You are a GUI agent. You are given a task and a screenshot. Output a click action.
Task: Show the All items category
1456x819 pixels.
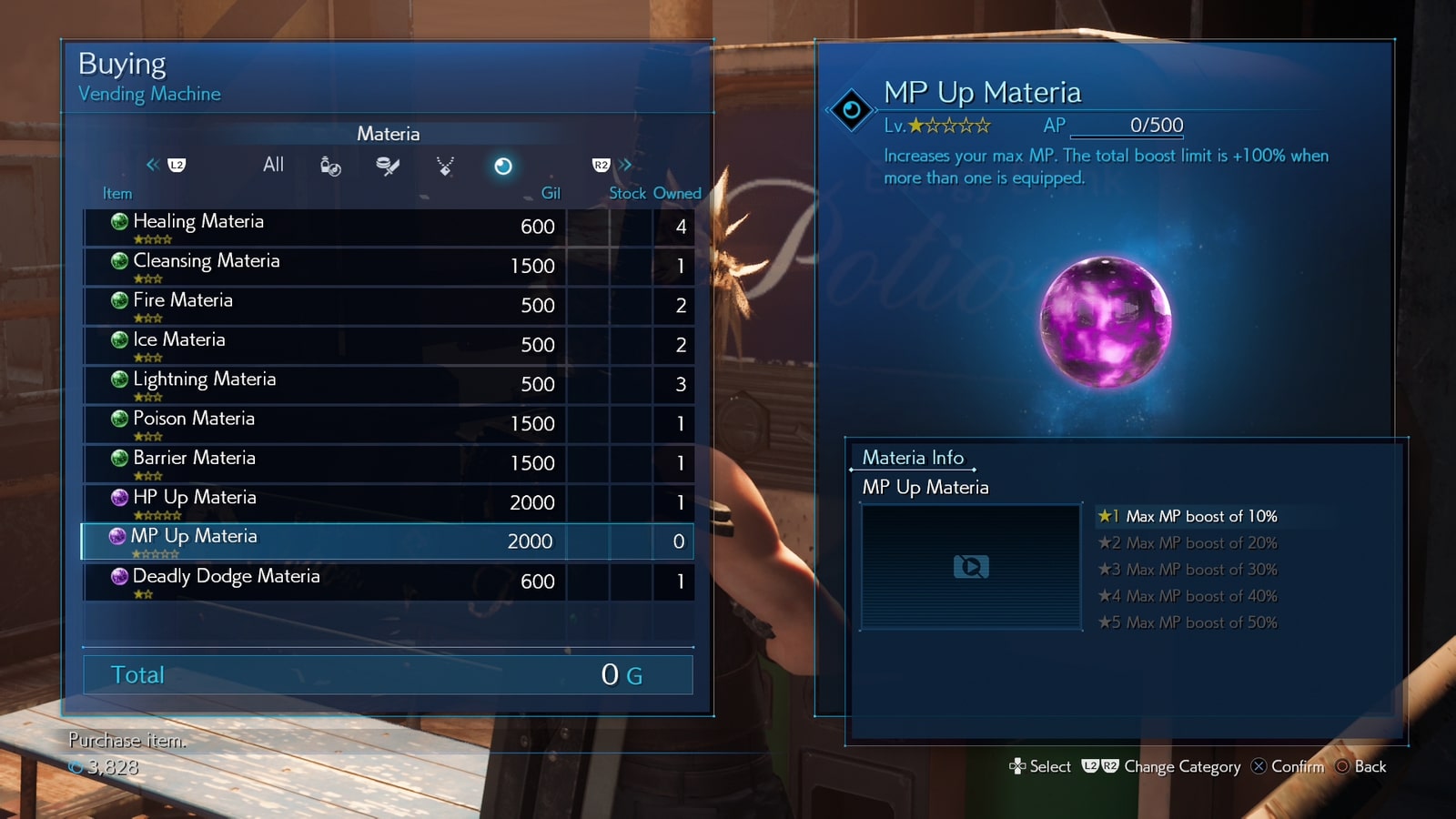click(x=273, y=165)
